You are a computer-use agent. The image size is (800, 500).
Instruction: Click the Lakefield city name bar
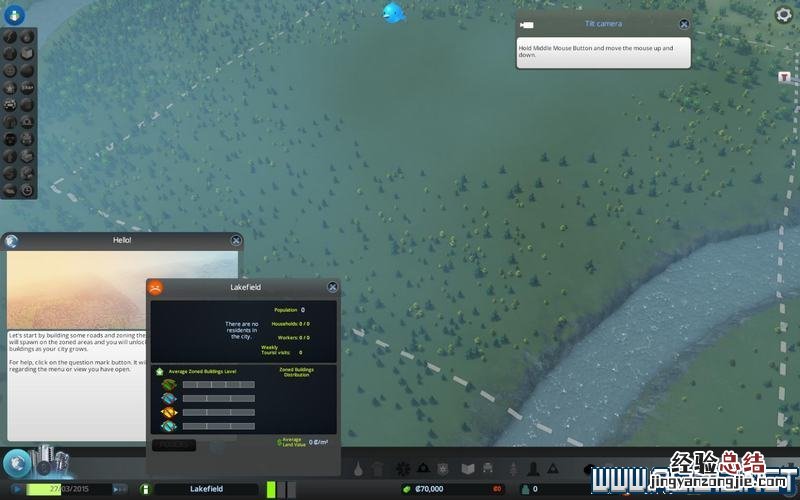pyautogui.click(x=206, y=489)
